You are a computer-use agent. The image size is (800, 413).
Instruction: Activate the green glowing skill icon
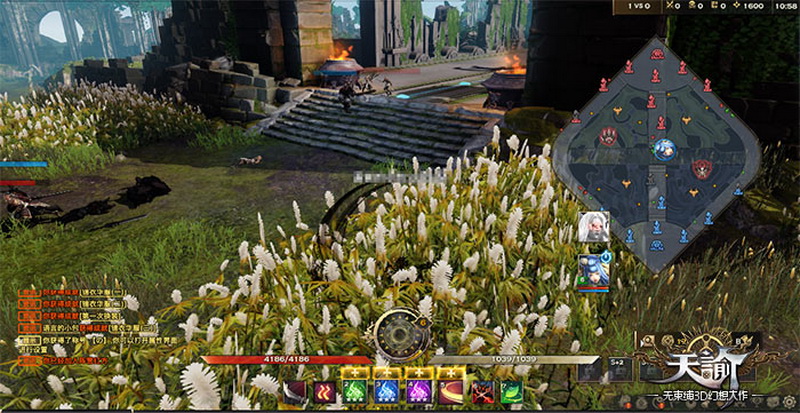click(355, 392)
